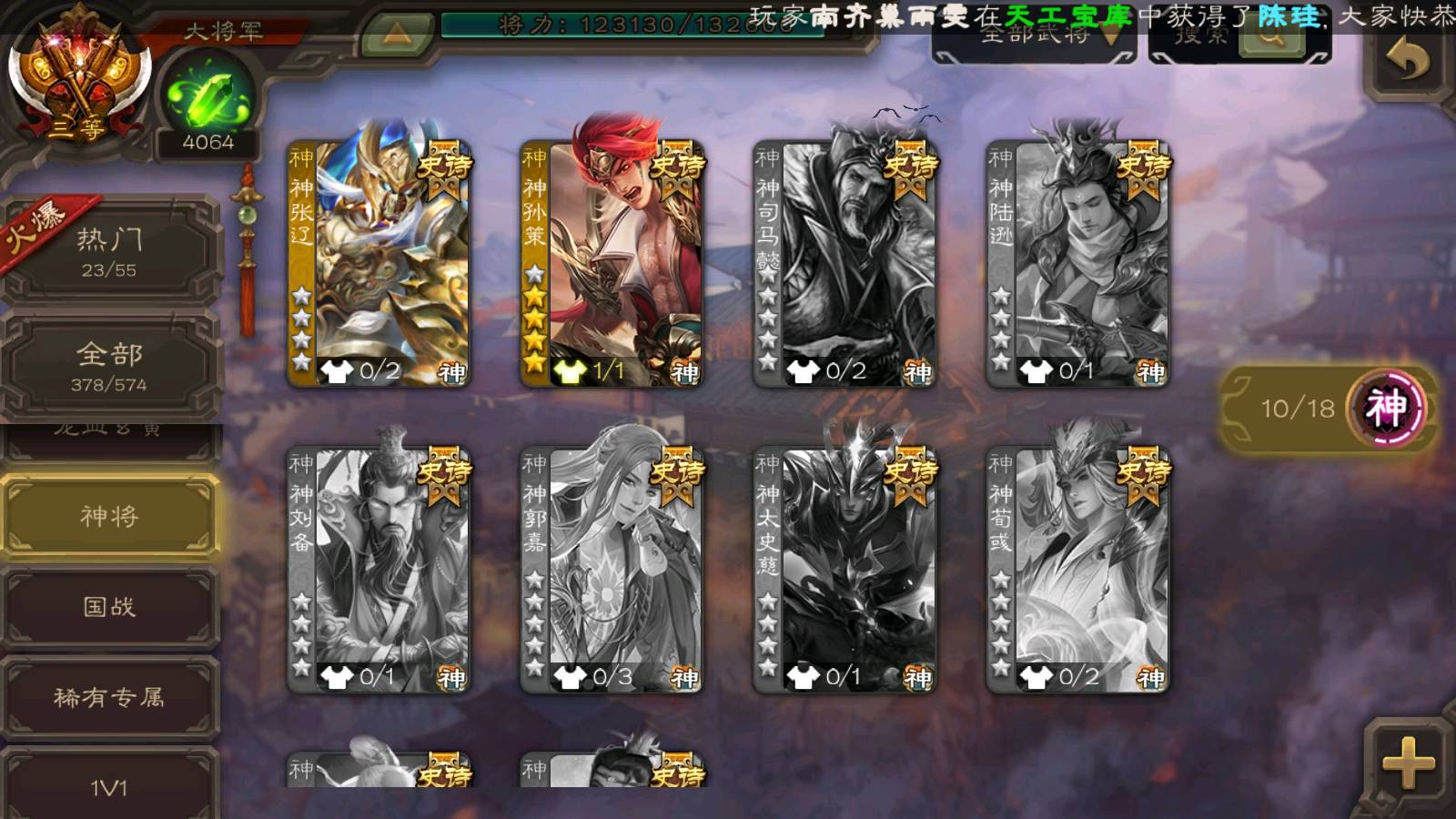The height and width of the screenshot is (819, 1456).
Task: Choose the red-haired 神孙策 card
Action: coord(612,264)
